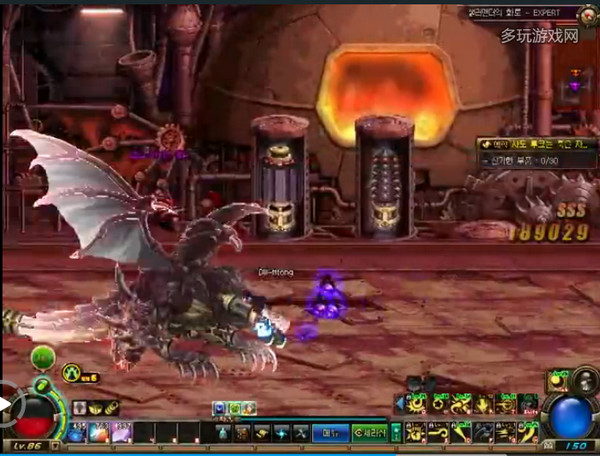Toggle the blue arrow beside the skill bar

pyautogui.click(x=399, y=404)
